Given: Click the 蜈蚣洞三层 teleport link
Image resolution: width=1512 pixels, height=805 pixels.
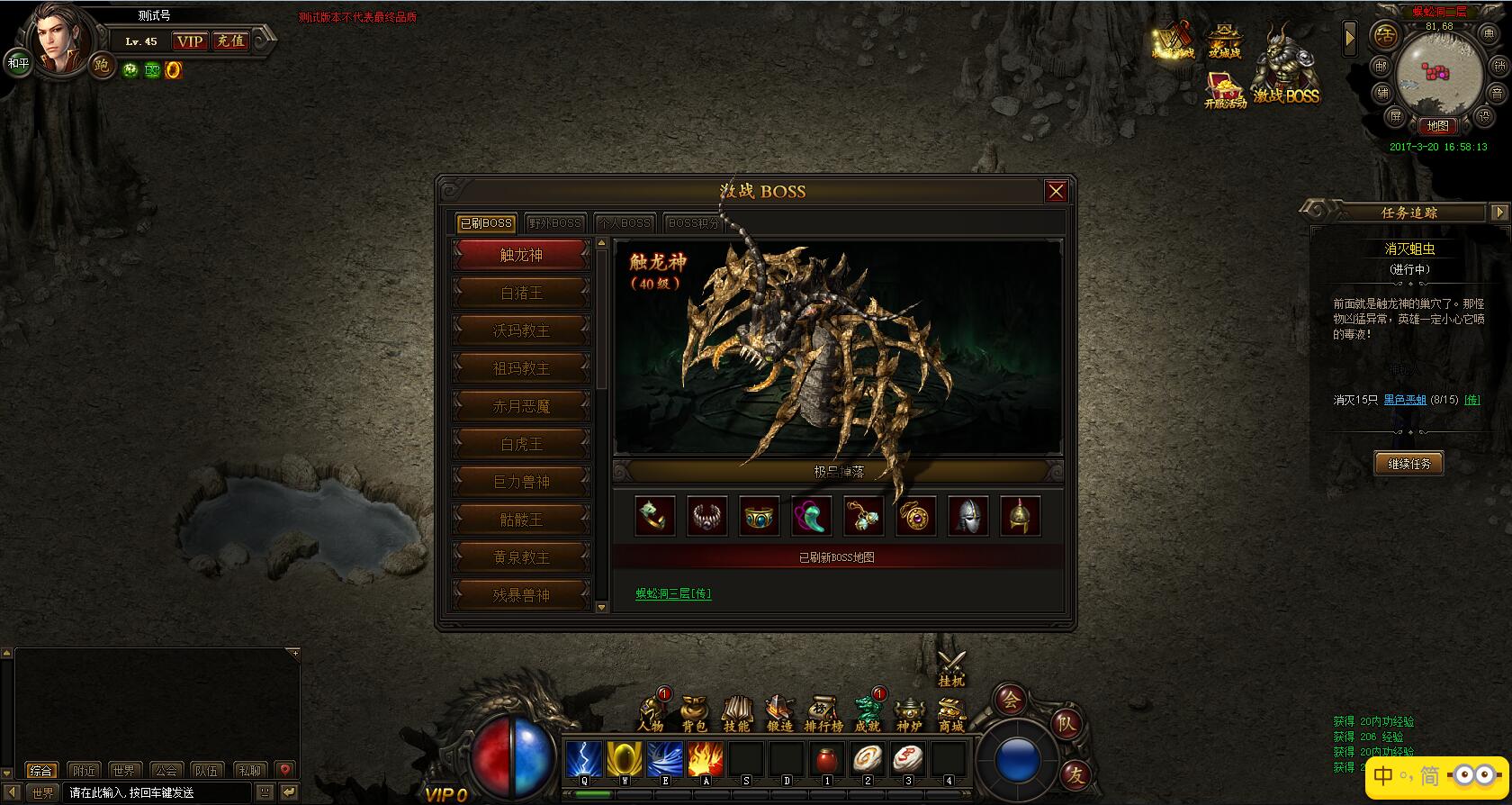Looking at the screenshot, I should pos(673,593).
